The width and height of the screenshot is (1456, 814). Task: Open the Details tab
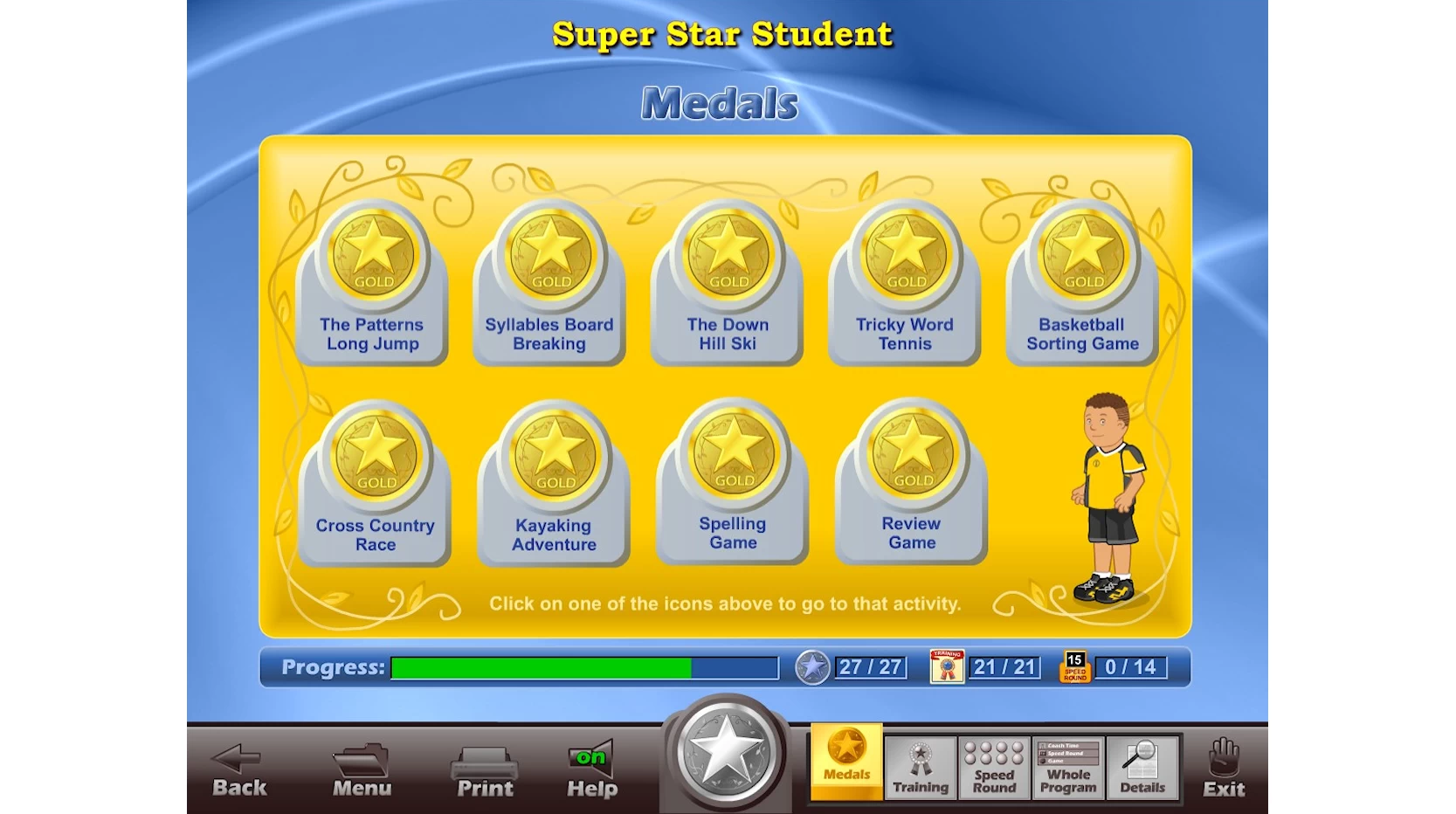[x=1142, y=768]
